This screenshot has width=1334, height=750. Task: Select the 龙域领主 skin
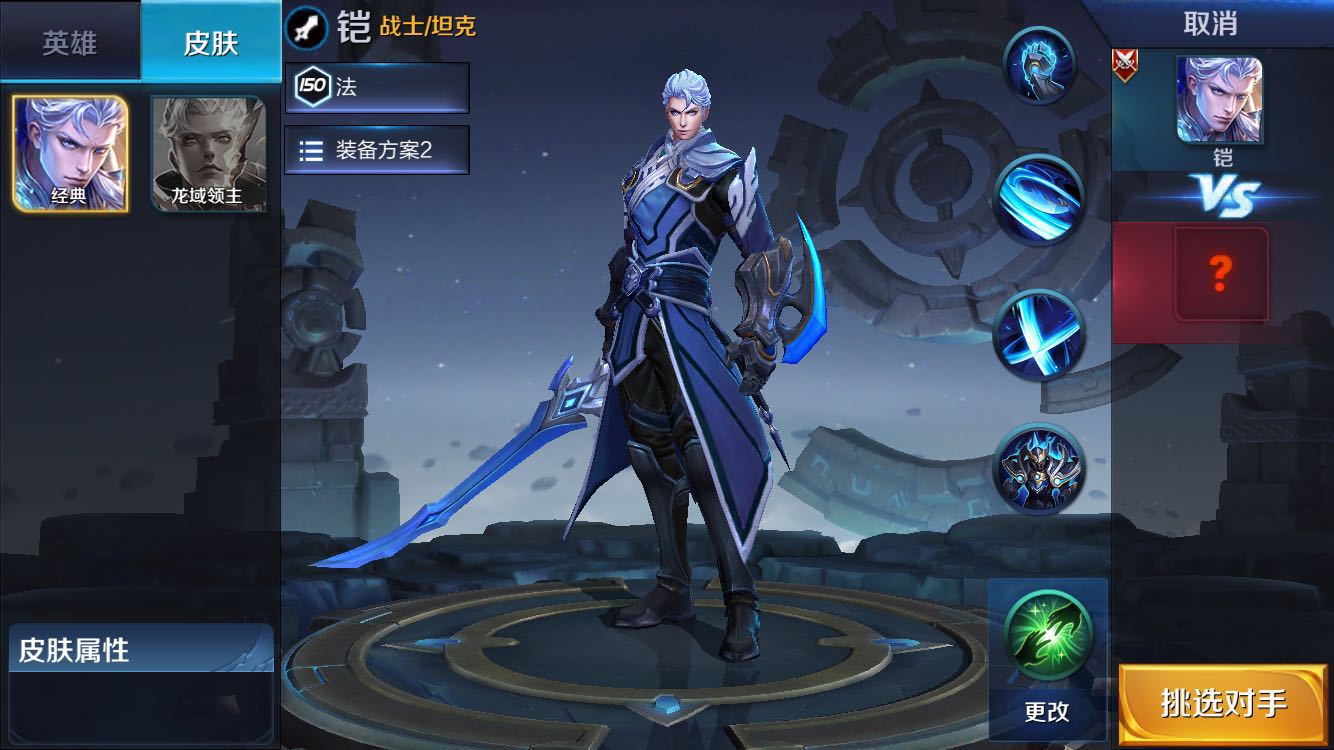207,150
